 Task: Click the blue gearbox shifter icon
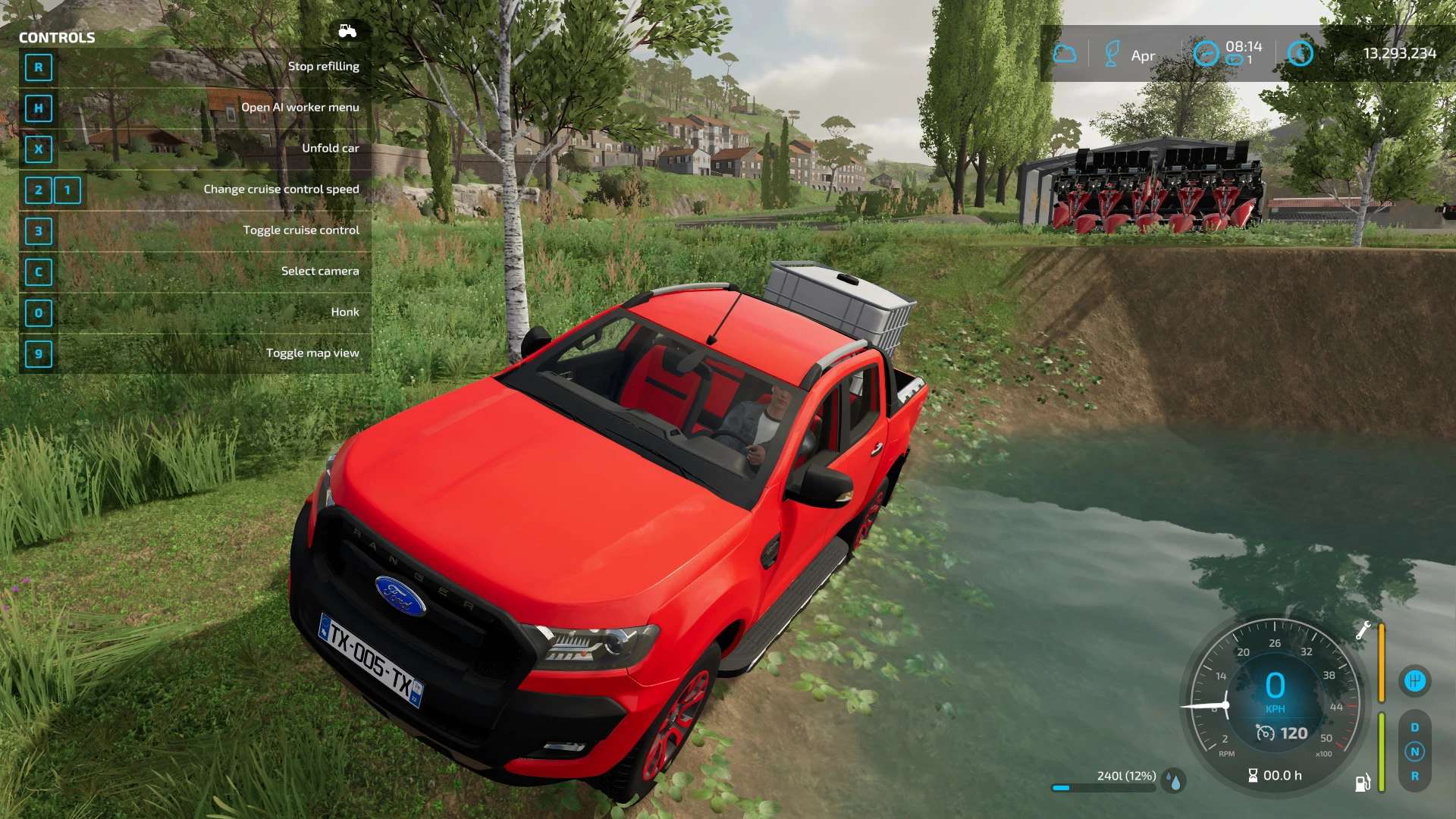coord(1414,681)
